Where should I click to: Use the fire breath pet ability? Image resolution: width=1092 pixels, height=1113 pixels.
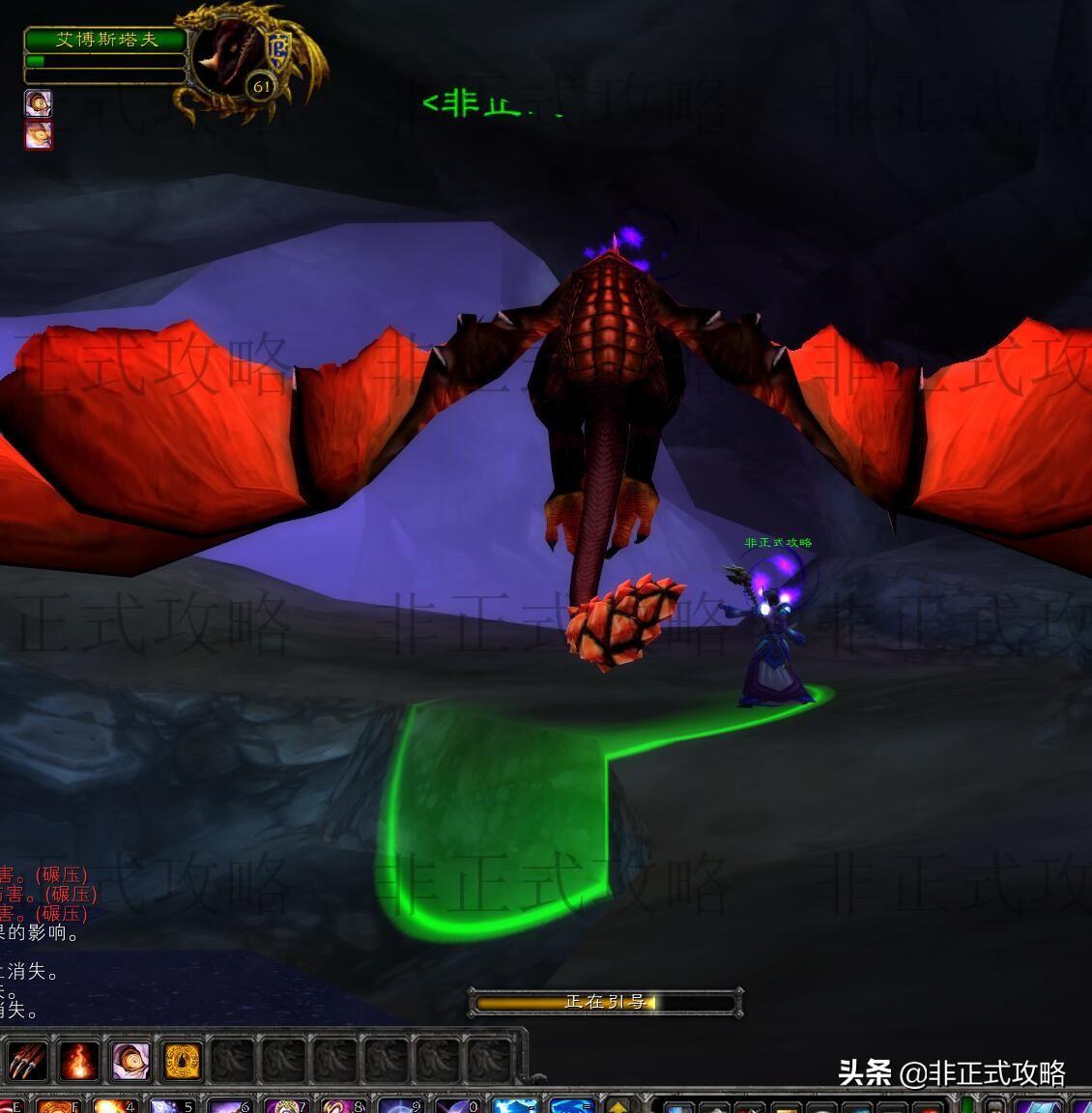[79, 1061]
